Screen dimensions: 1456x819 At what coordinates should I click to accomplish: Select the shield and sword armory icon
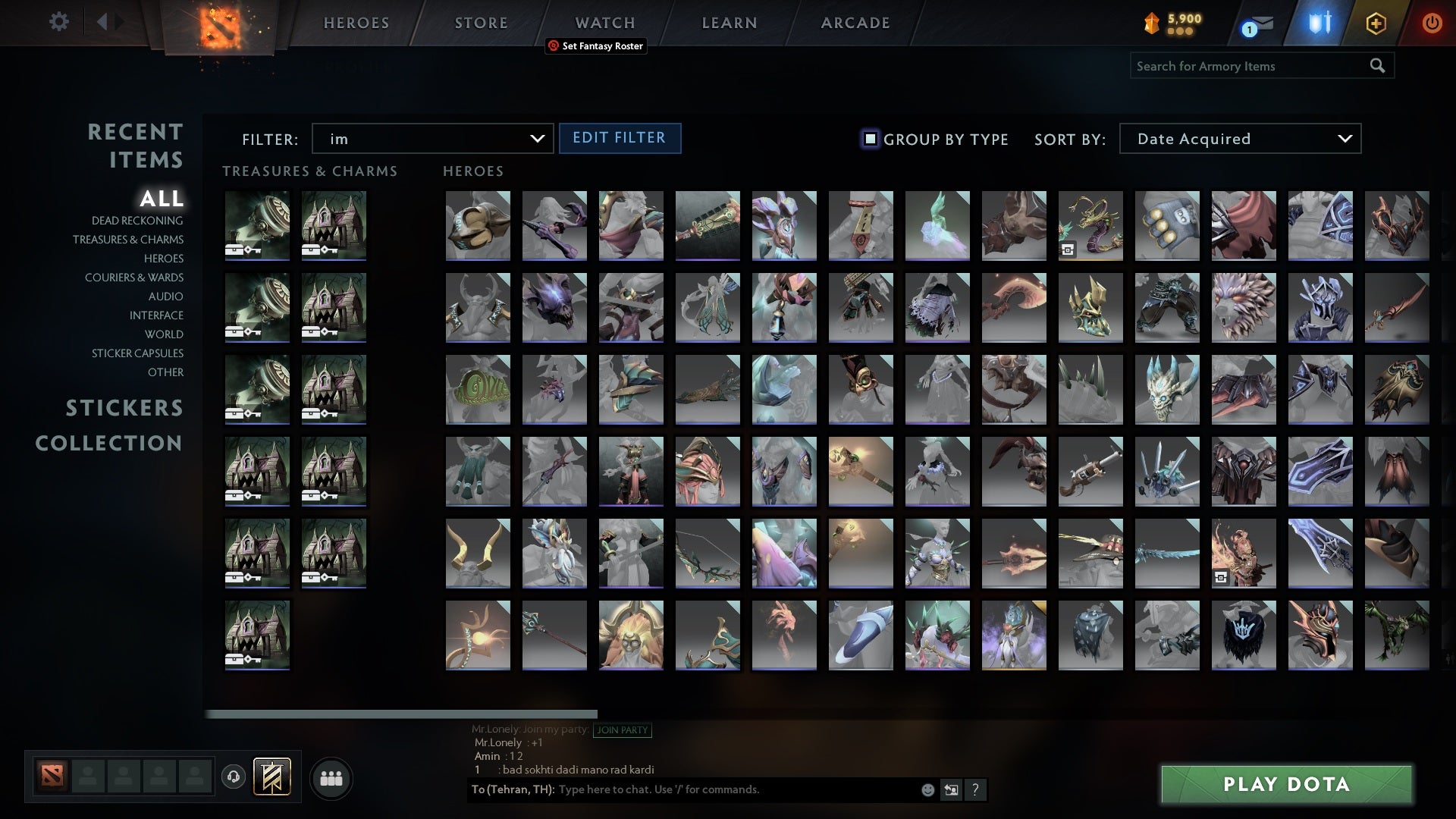point(1318,23)
